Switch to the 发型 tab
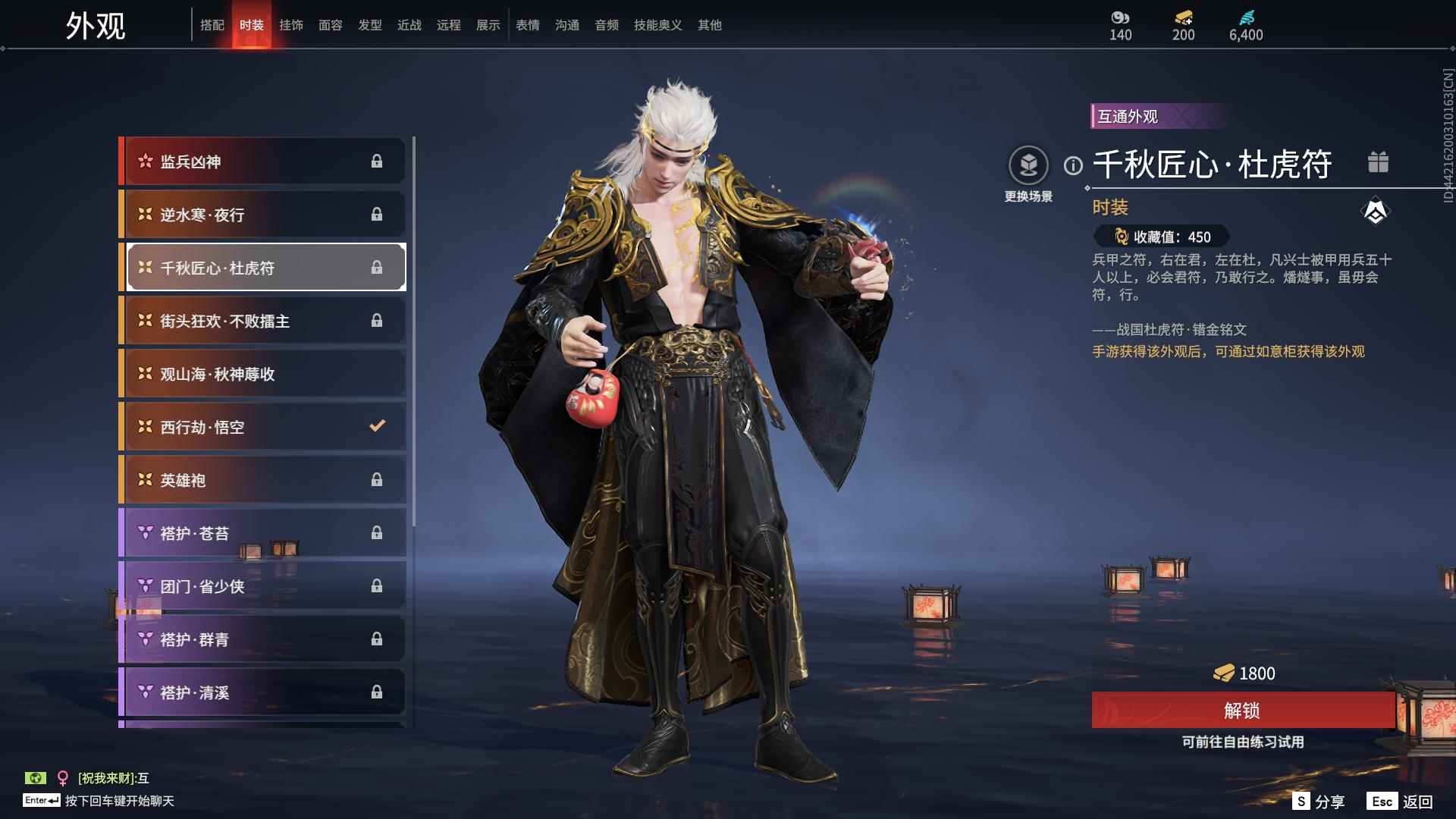The height and width of the screenshot is (819, 1456). 369,25
